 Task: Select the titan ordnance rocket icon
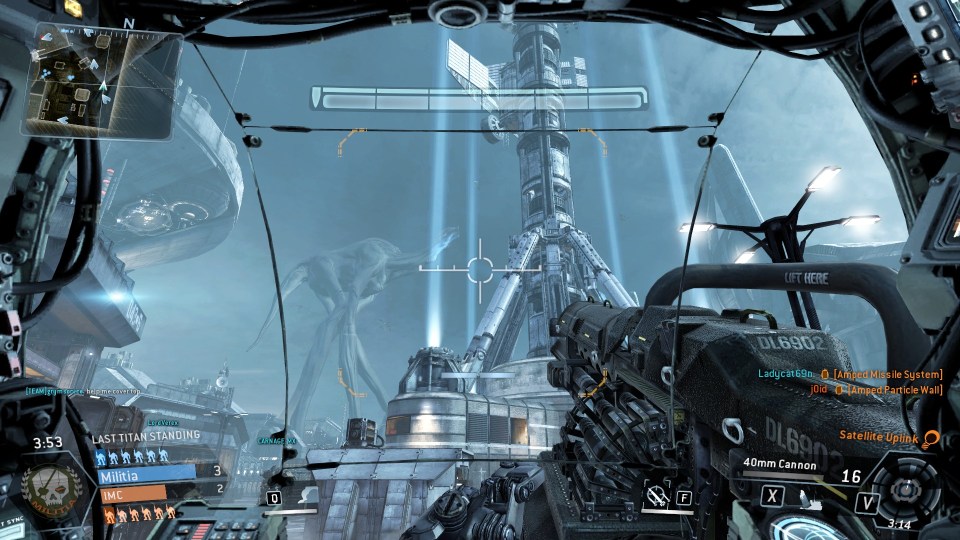(x=656, y=496)
